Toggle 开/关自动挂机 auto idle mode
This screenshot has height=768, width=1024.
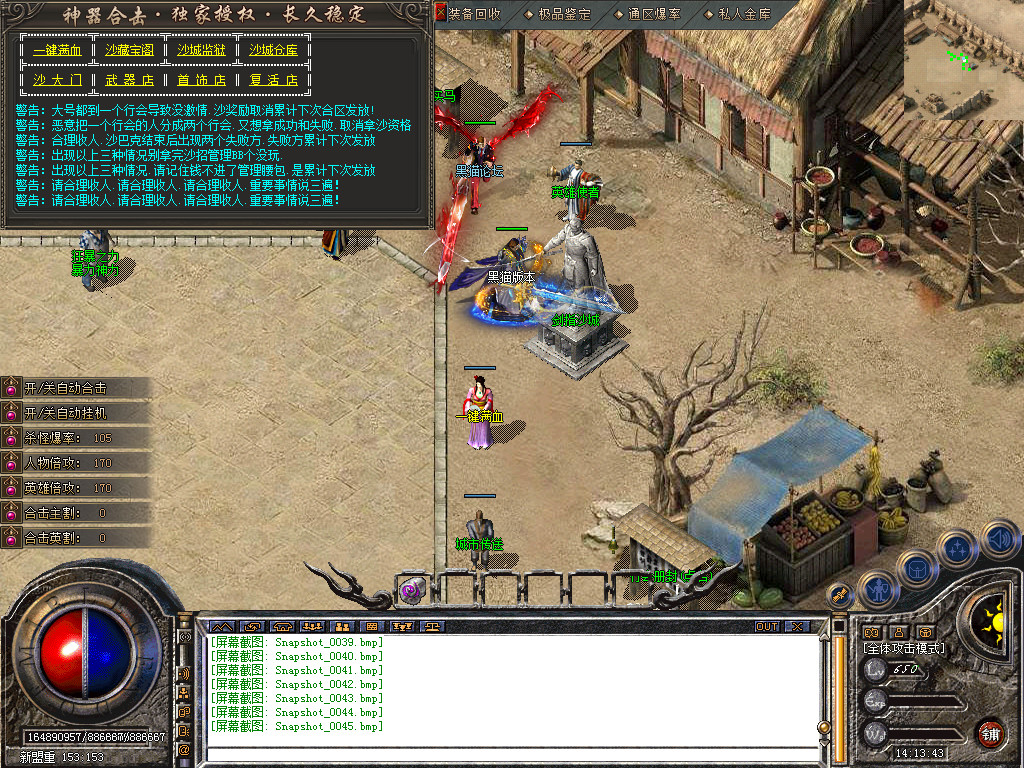(x=66, y=413)
